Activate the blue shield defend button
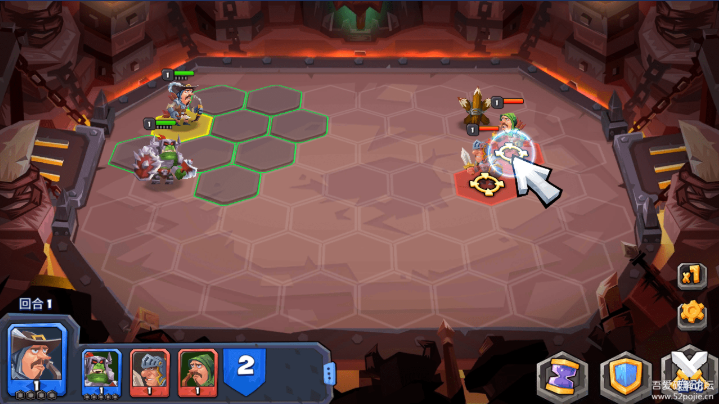The height and width of the screenshot is (404, 719). pyautogui.click(x=623, y=376)
